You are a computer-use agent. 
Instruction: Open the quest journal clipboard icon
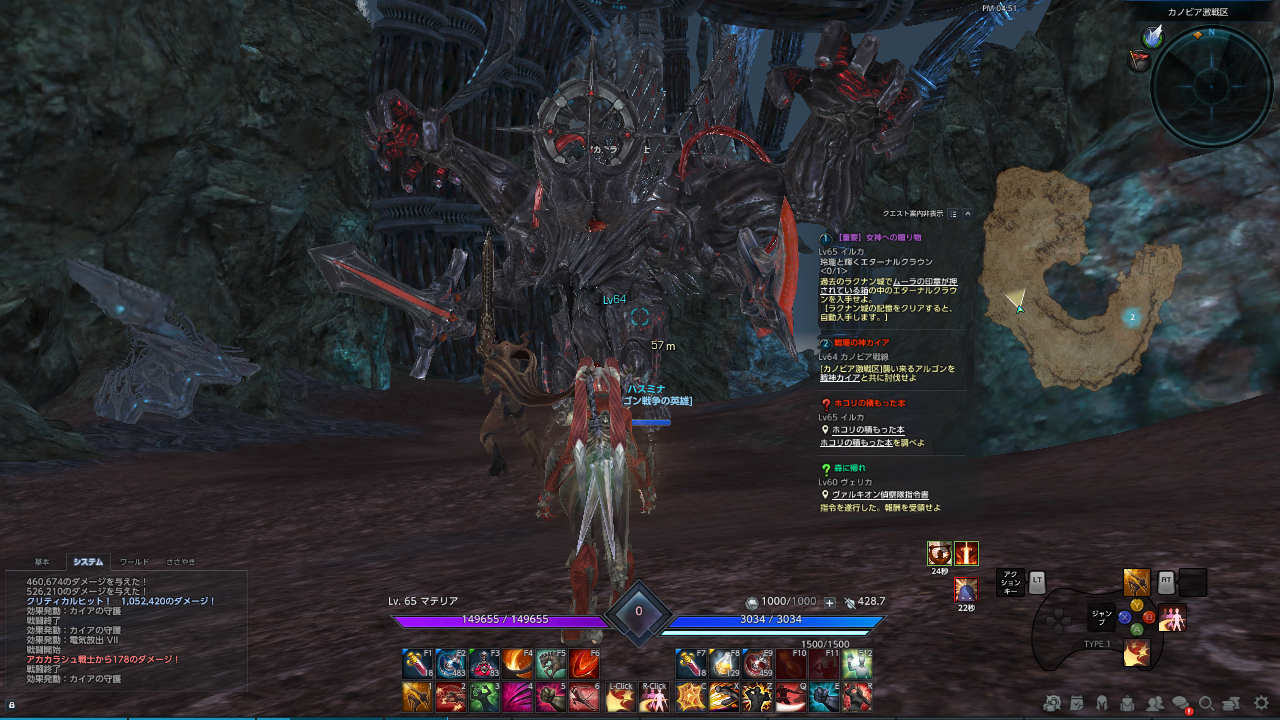(1077, 704)
